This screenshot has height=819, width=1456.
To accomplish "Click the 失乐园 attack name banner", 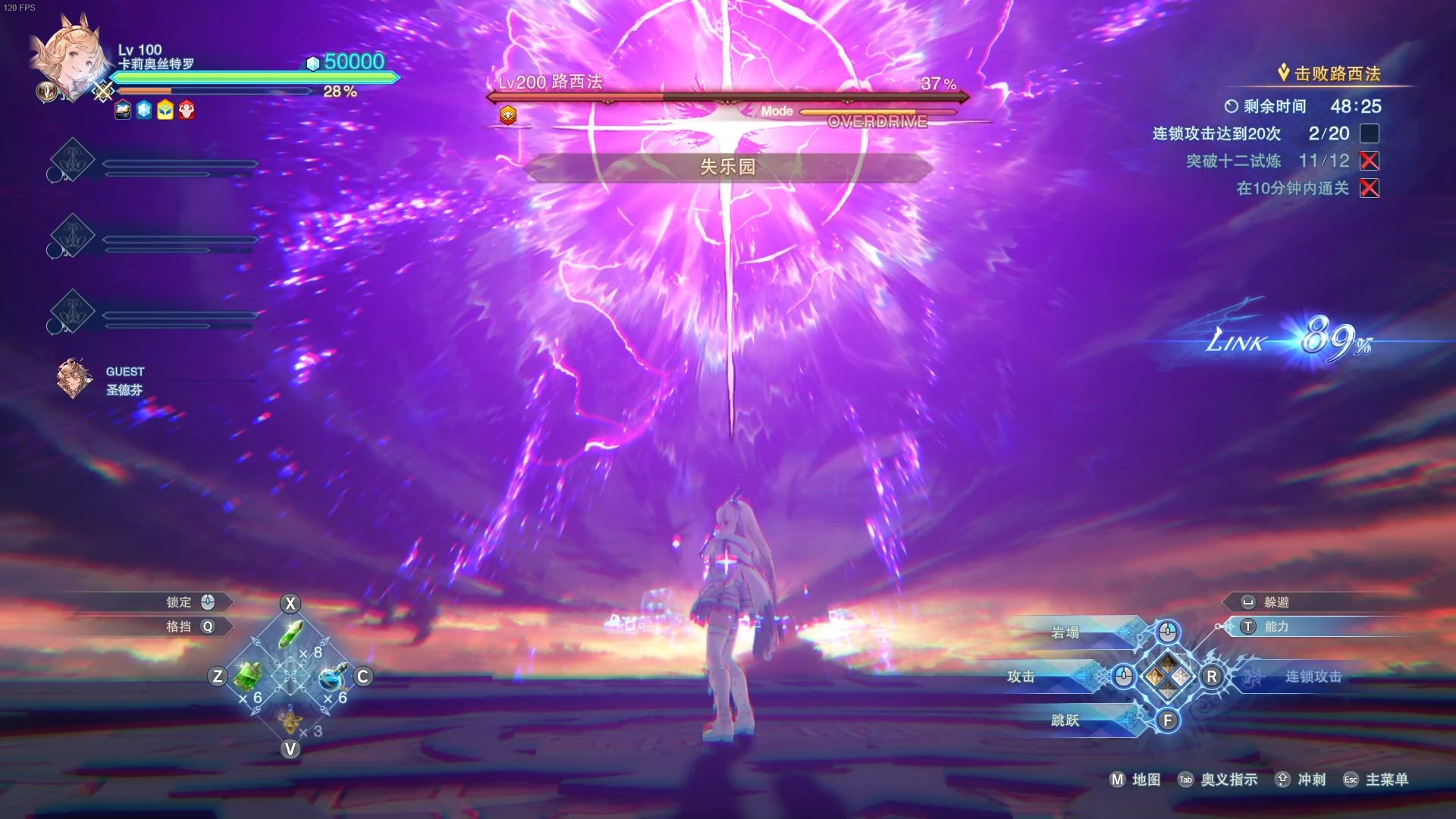I will (727, 167).
